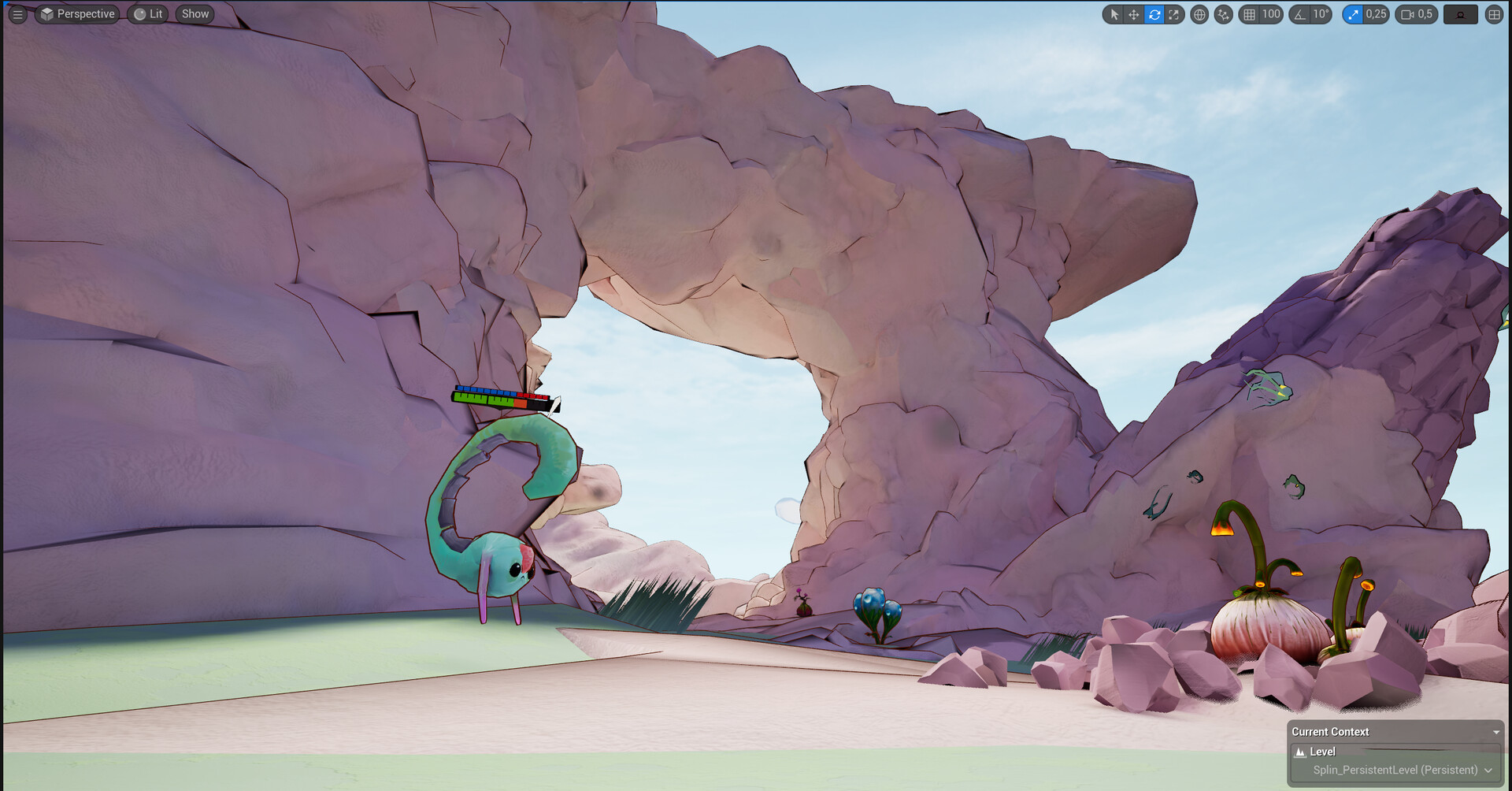The width and height of the screenshot is (1512, 791).
Task: Switch to the Rotate tool
Action: click(x=1154, y=14)
